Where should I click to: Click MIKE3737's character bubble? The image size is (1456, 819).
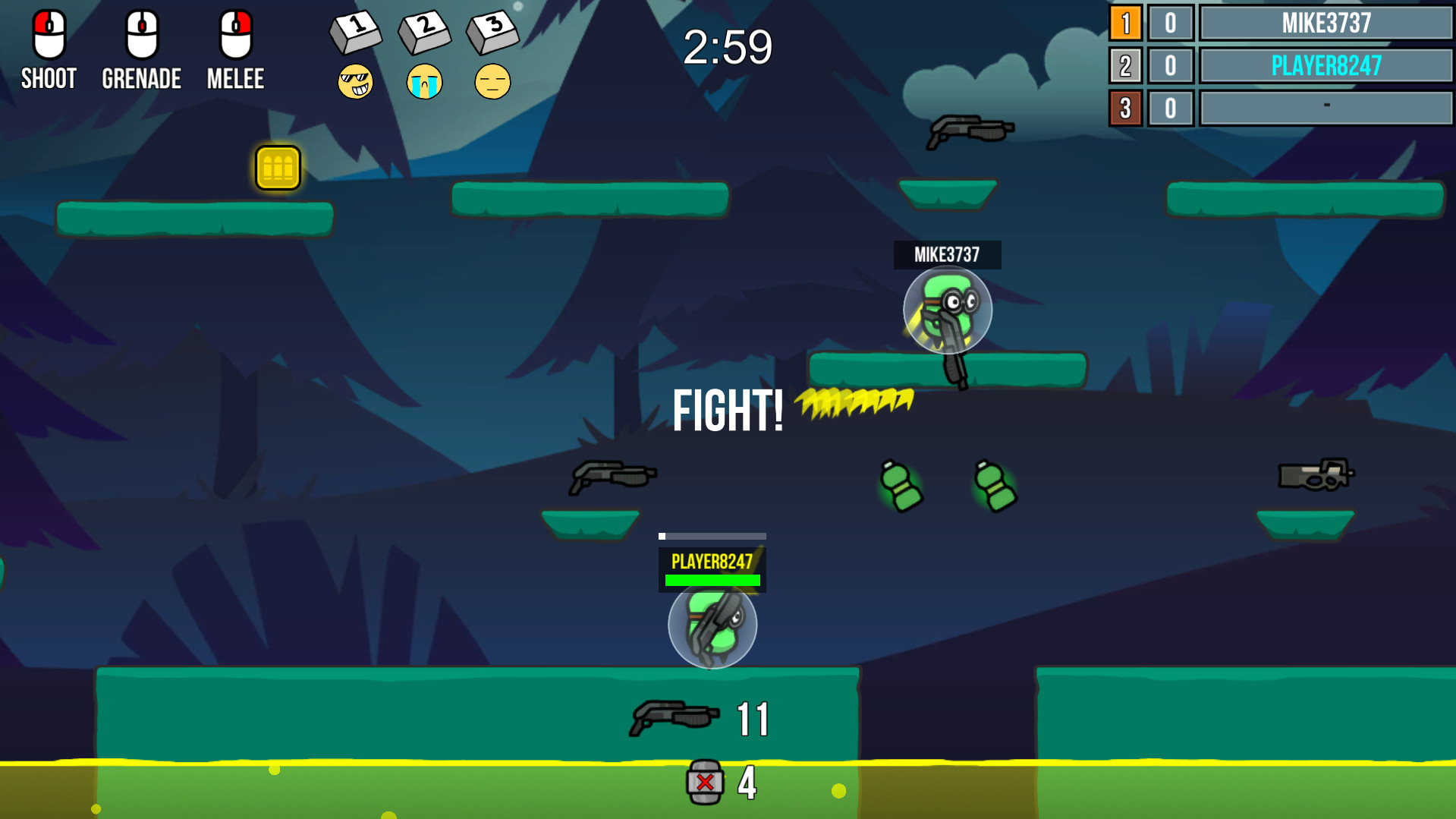point(947,311)
